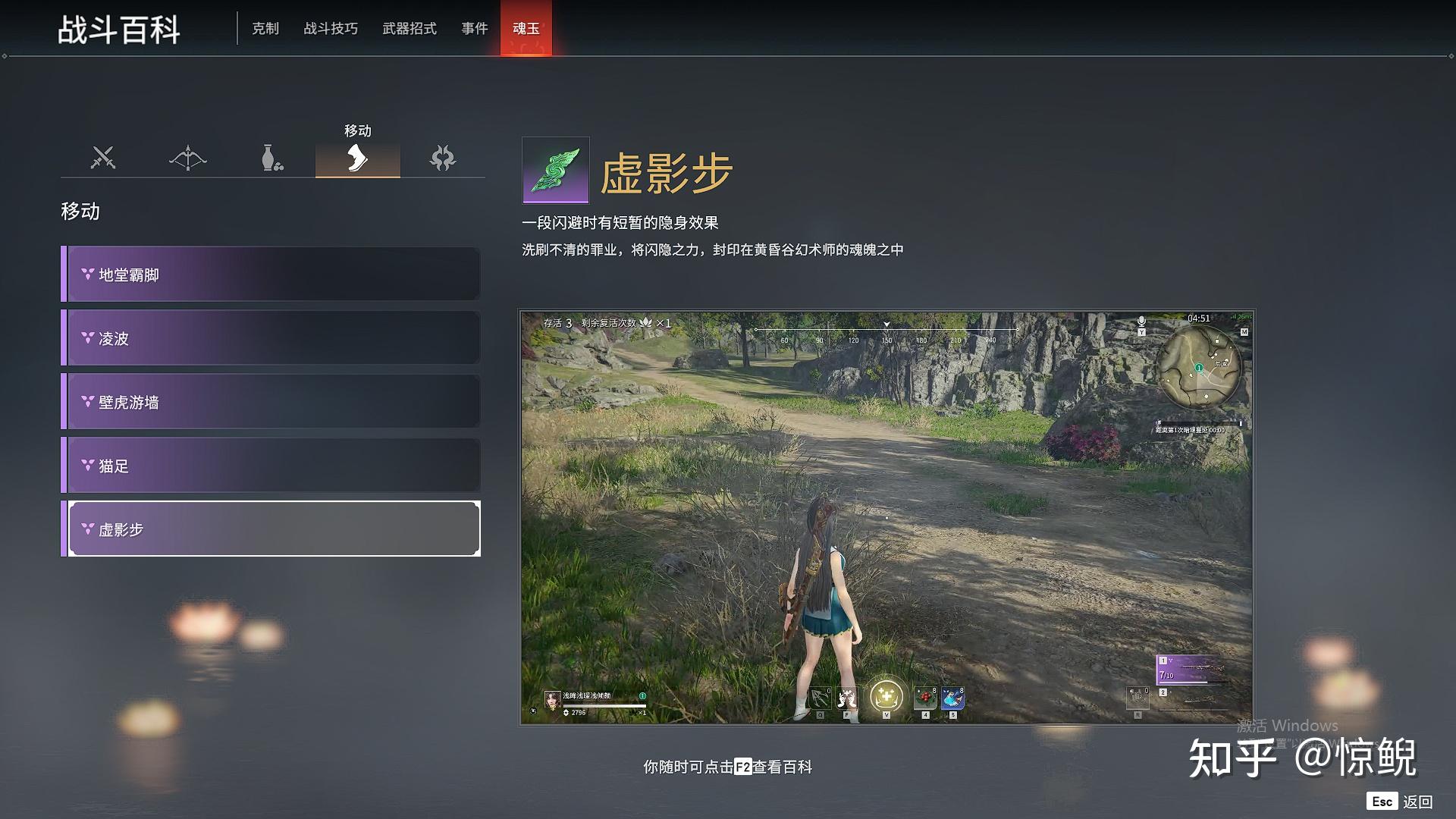The width and height of the screenshot is (1456, 819).
Task: View the 猫足 soul jade entry
Action: (x=271, y=466)
